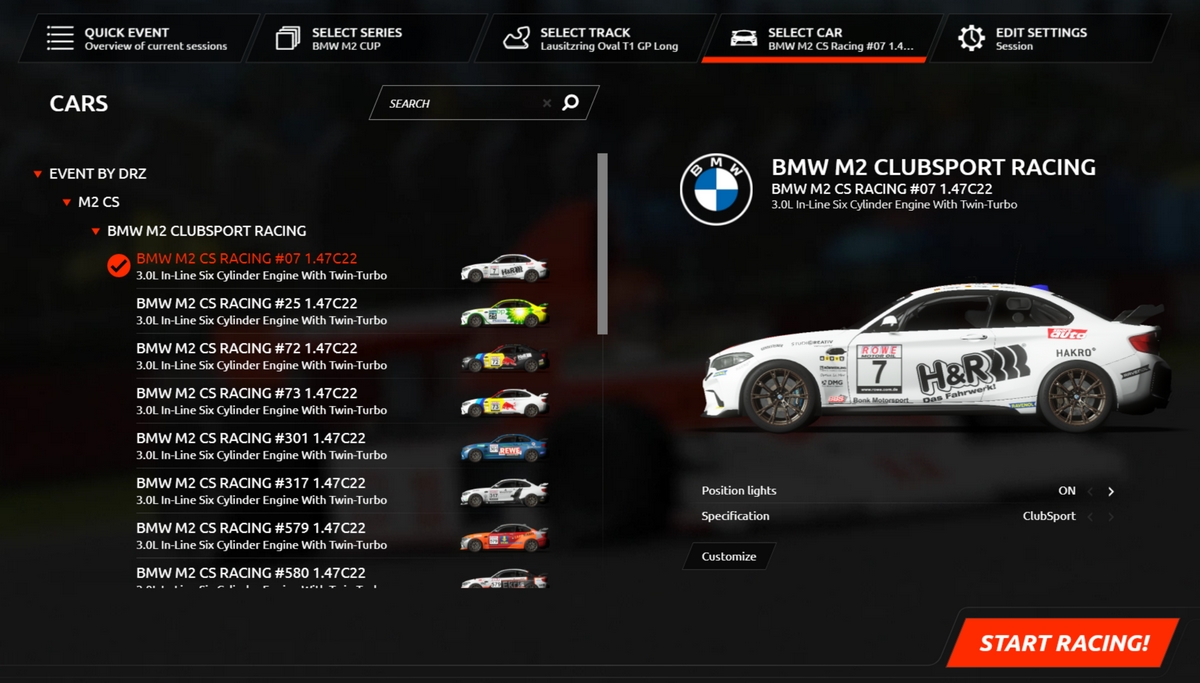
Task: Start Racing with the selected car
Action: (x=1064, y=643)
